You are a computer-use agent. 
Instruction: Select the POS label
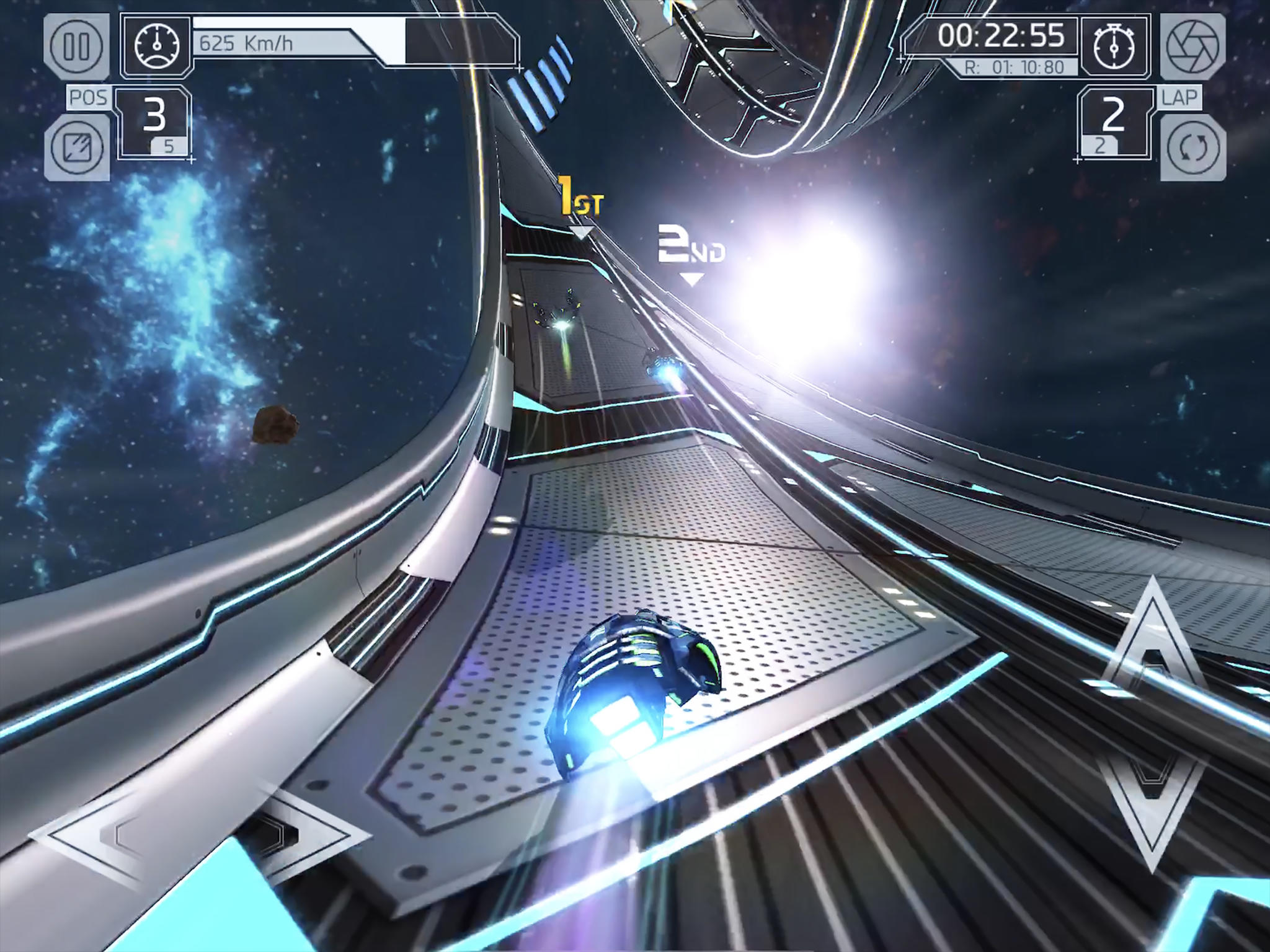(87, 97)
